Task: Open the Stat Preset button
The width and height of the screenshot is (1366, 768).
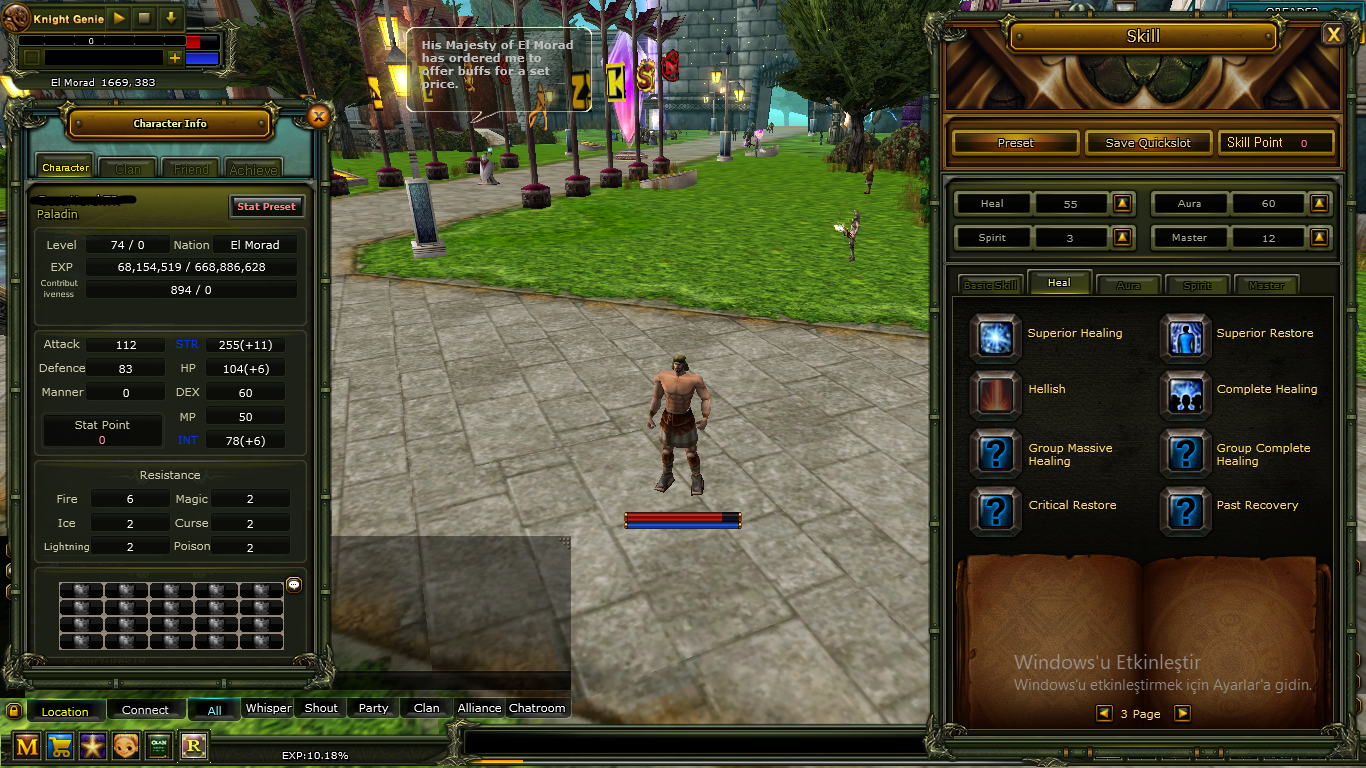Action: (x=266, y=207)
